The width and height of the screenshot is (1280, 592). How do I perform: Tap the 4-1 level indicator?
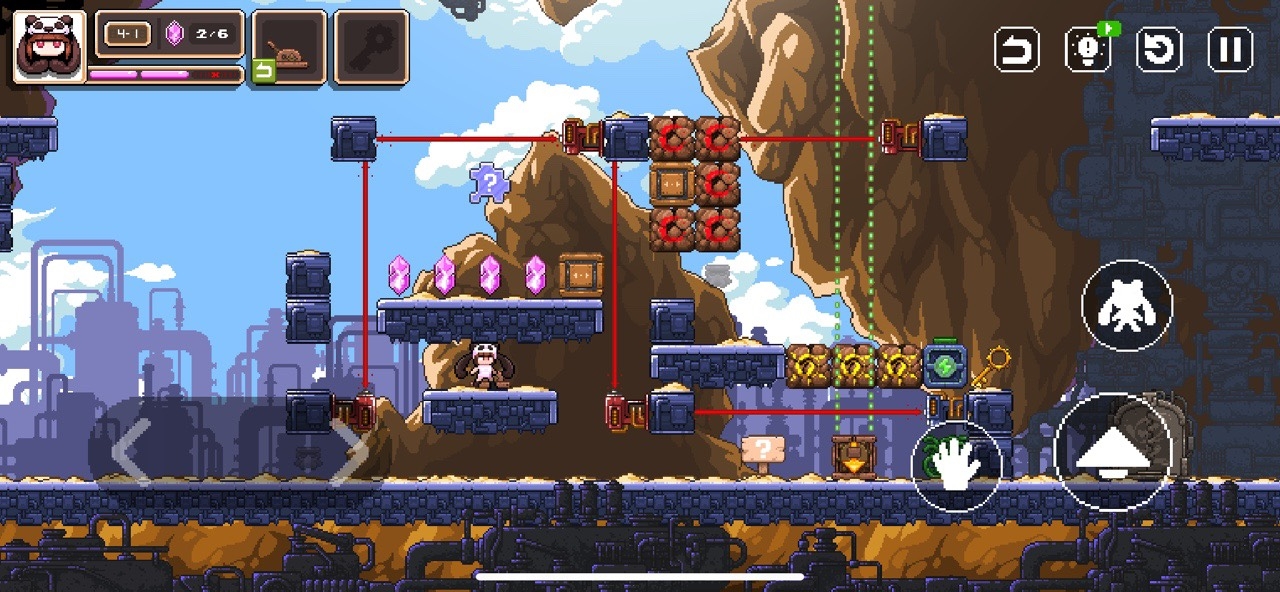tap(128, 35)
